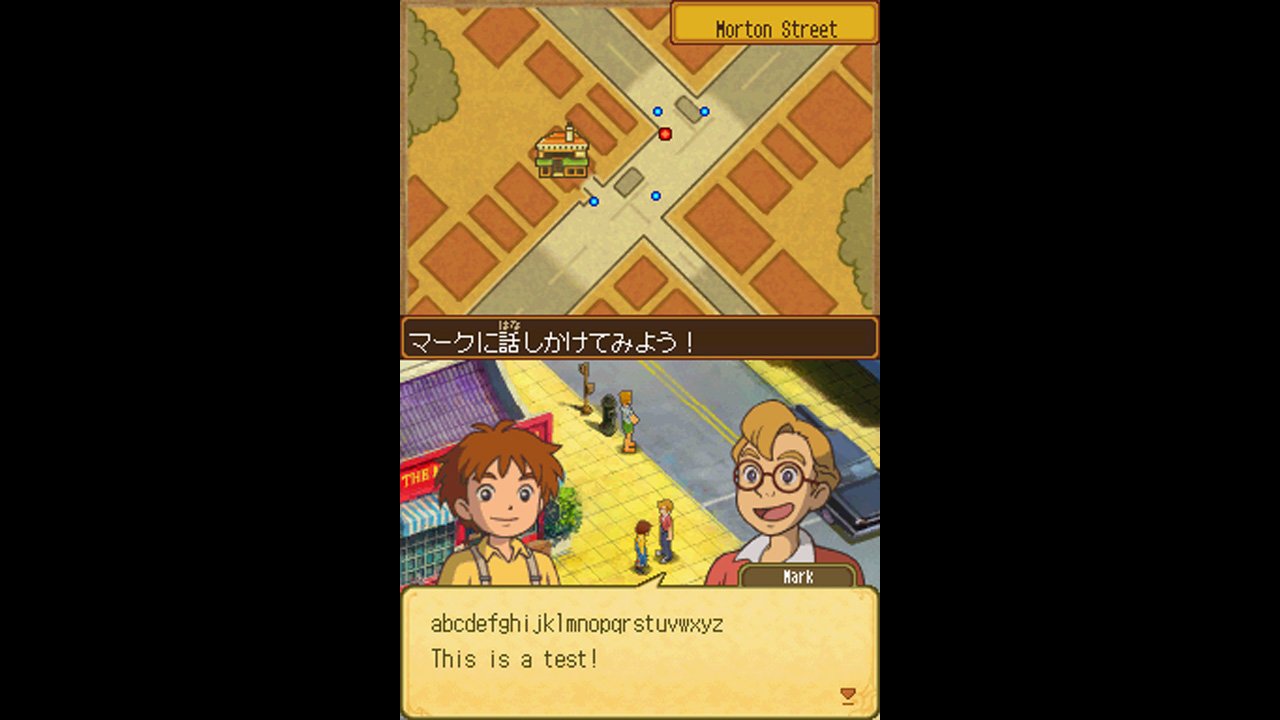Click the house icon on the map

(562, 153)
